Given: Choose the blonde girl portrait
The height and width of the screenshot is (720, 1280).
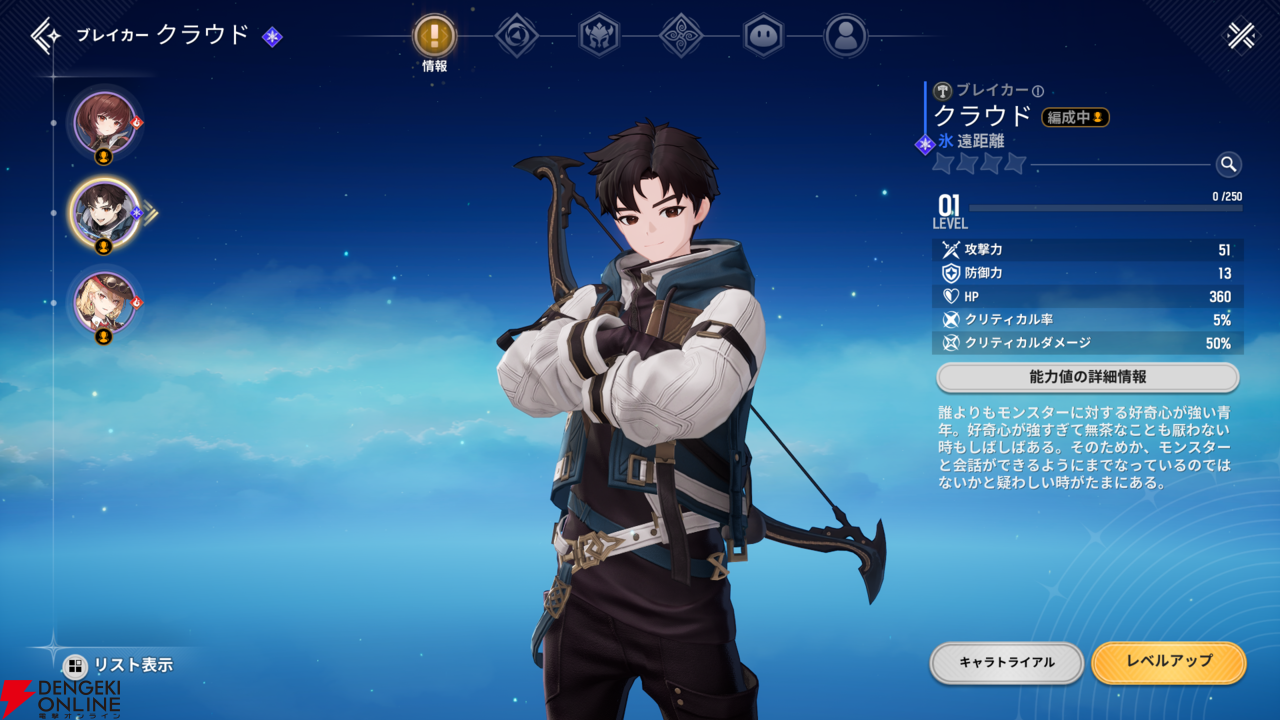Looking at the screenshot, I should tap(104, 301).
